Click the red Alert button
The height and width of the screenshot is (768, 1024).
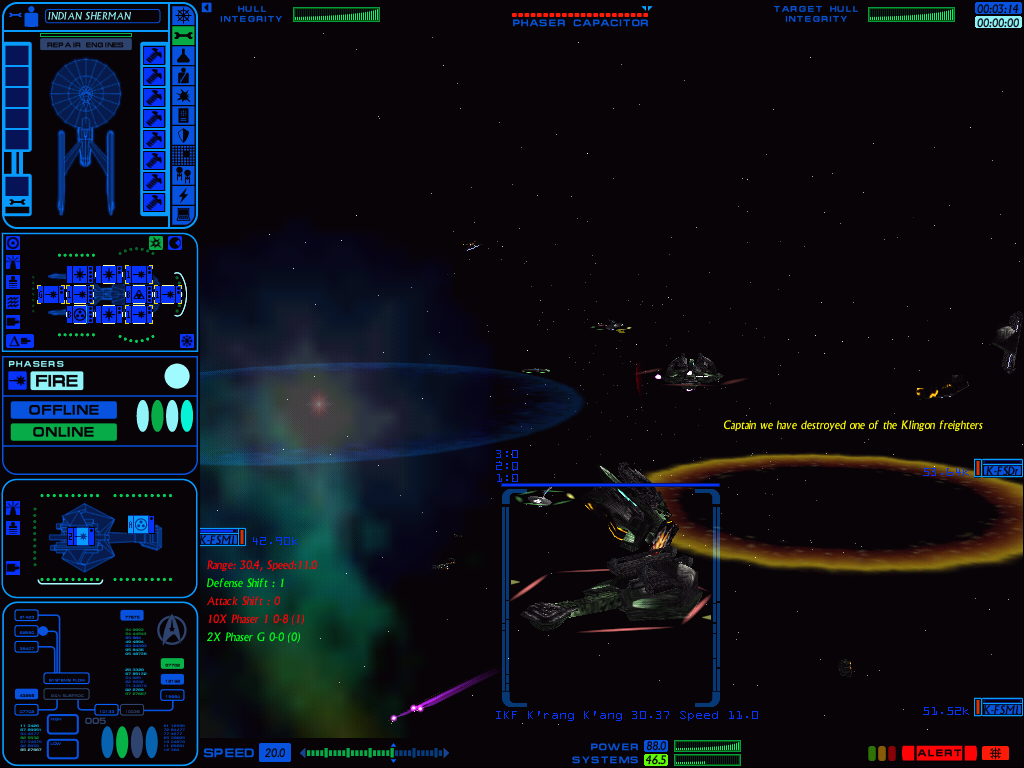pyautogui.click(x=939, y=753)
